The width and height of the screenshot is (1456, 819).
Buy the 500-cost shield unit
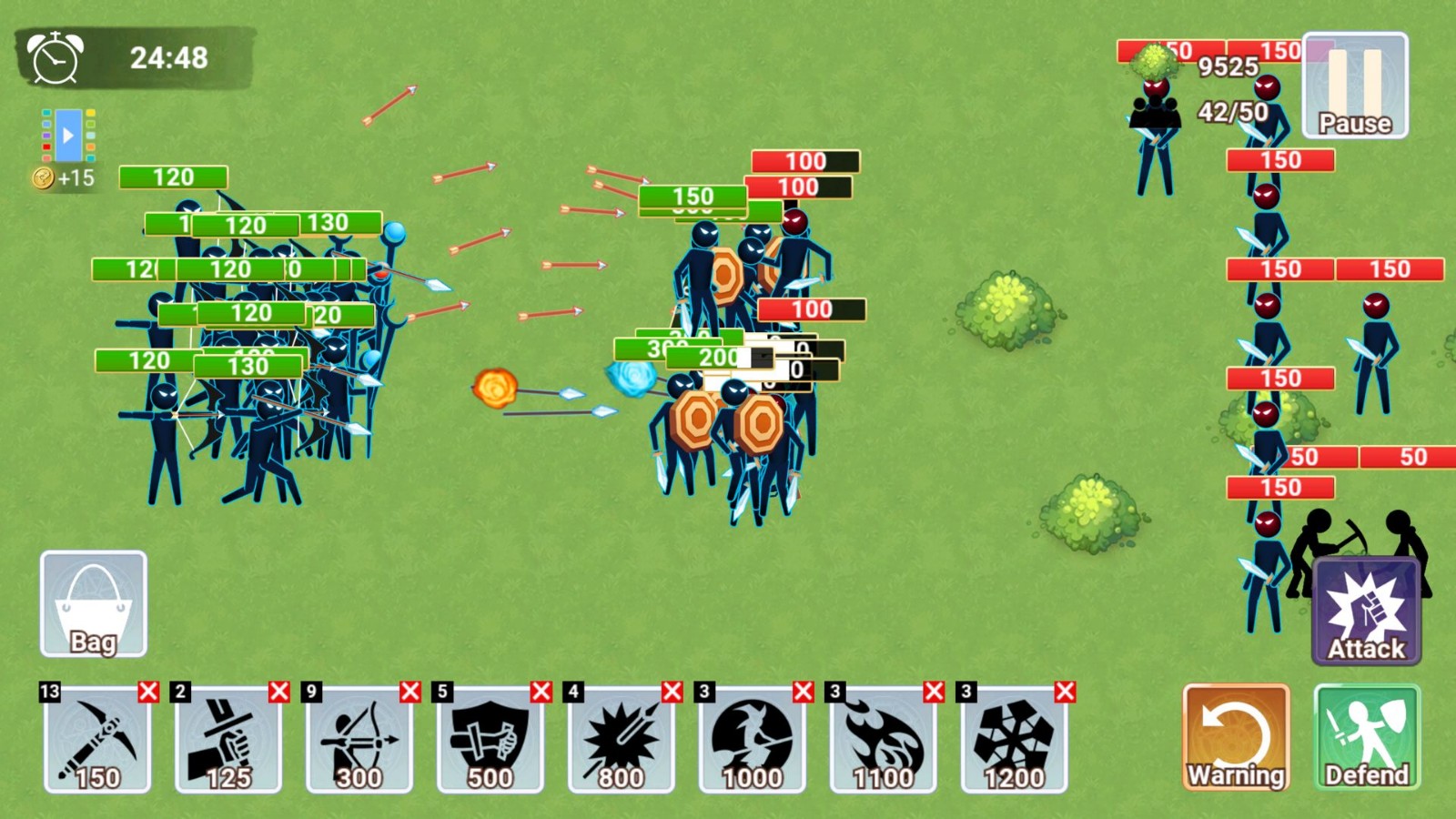pos(490,741)
